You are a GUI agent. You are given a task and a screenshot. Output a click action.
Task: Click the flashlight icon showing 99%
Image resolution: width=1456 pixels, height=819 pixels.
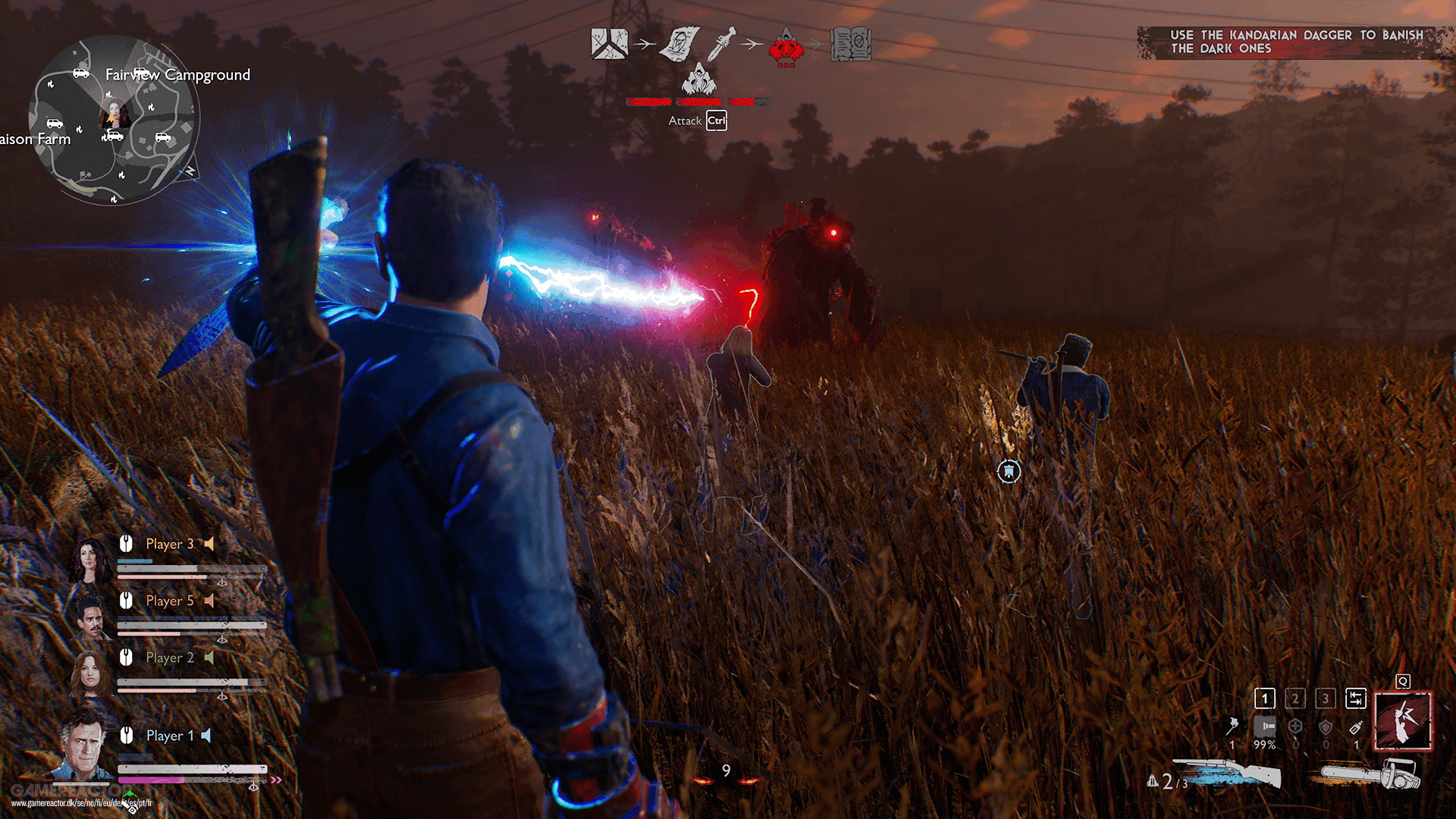pyautogui.click(x=1265, y=726)
